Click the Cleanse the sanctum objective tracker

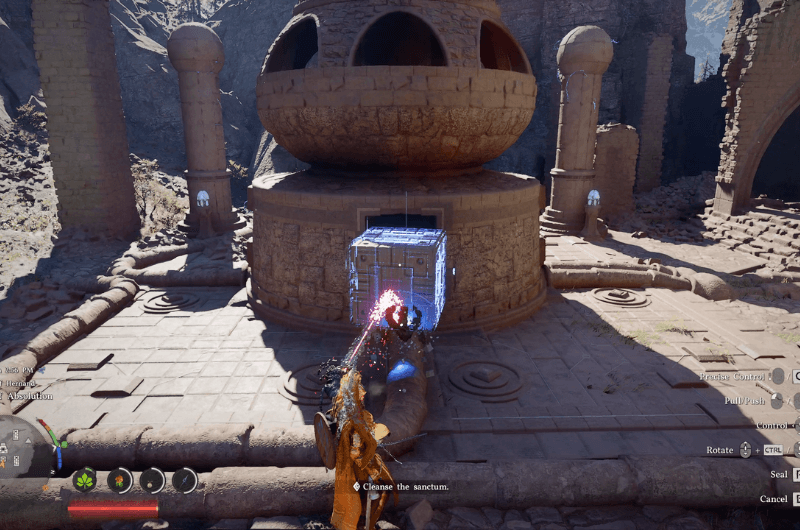click(x=400, y=486)
